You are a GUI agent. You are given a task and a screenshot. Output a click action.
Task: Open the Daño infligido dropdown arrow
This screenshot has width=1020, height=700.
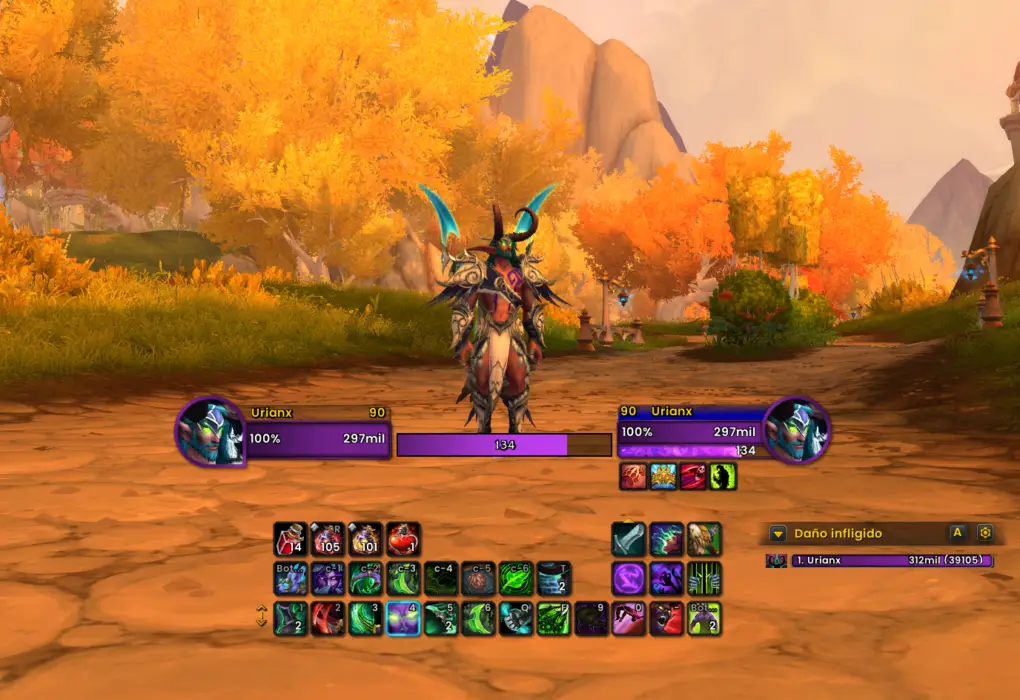pos(778,534)
